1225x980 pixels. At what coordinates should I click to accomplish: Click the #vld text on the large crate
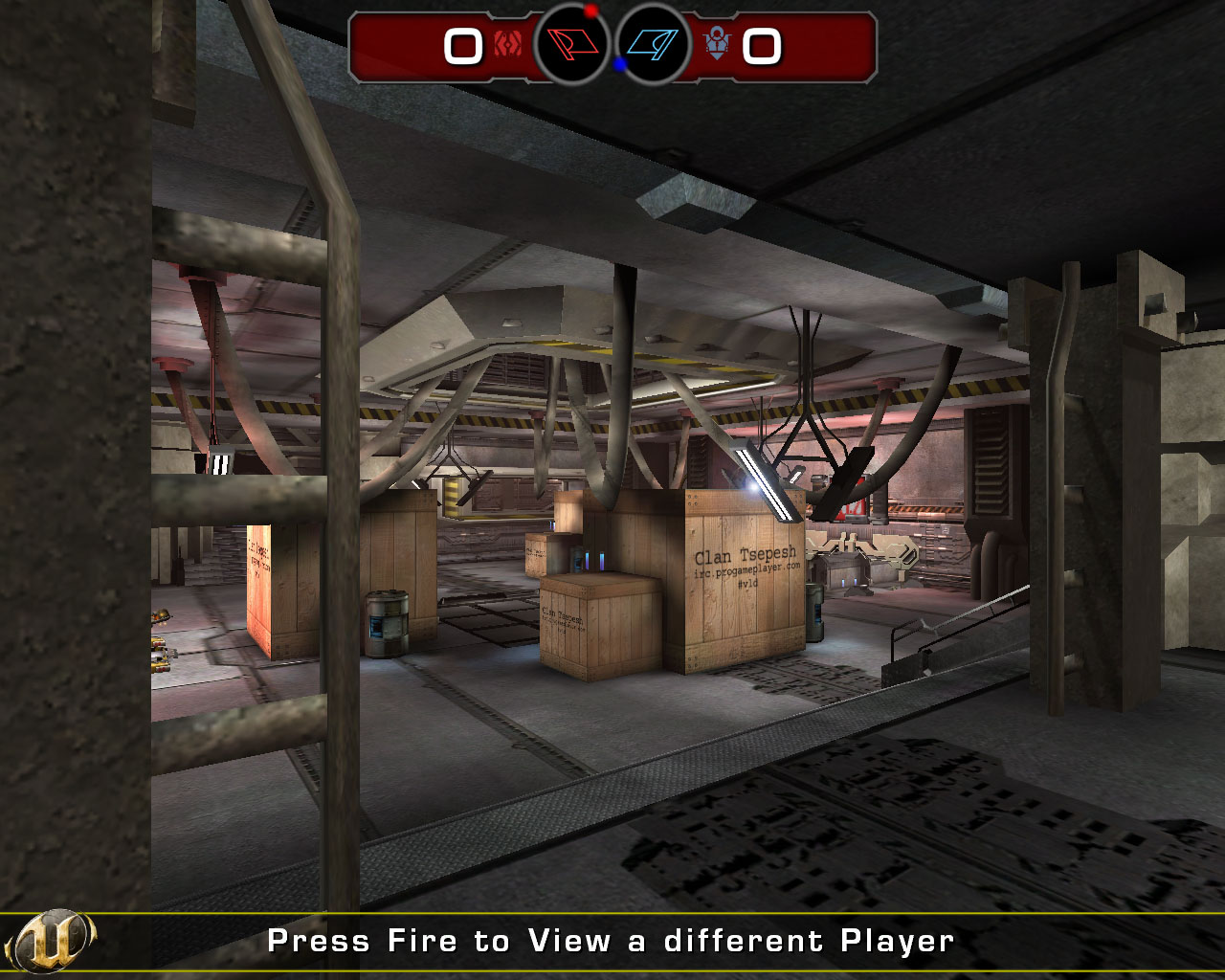click(747, 584)
